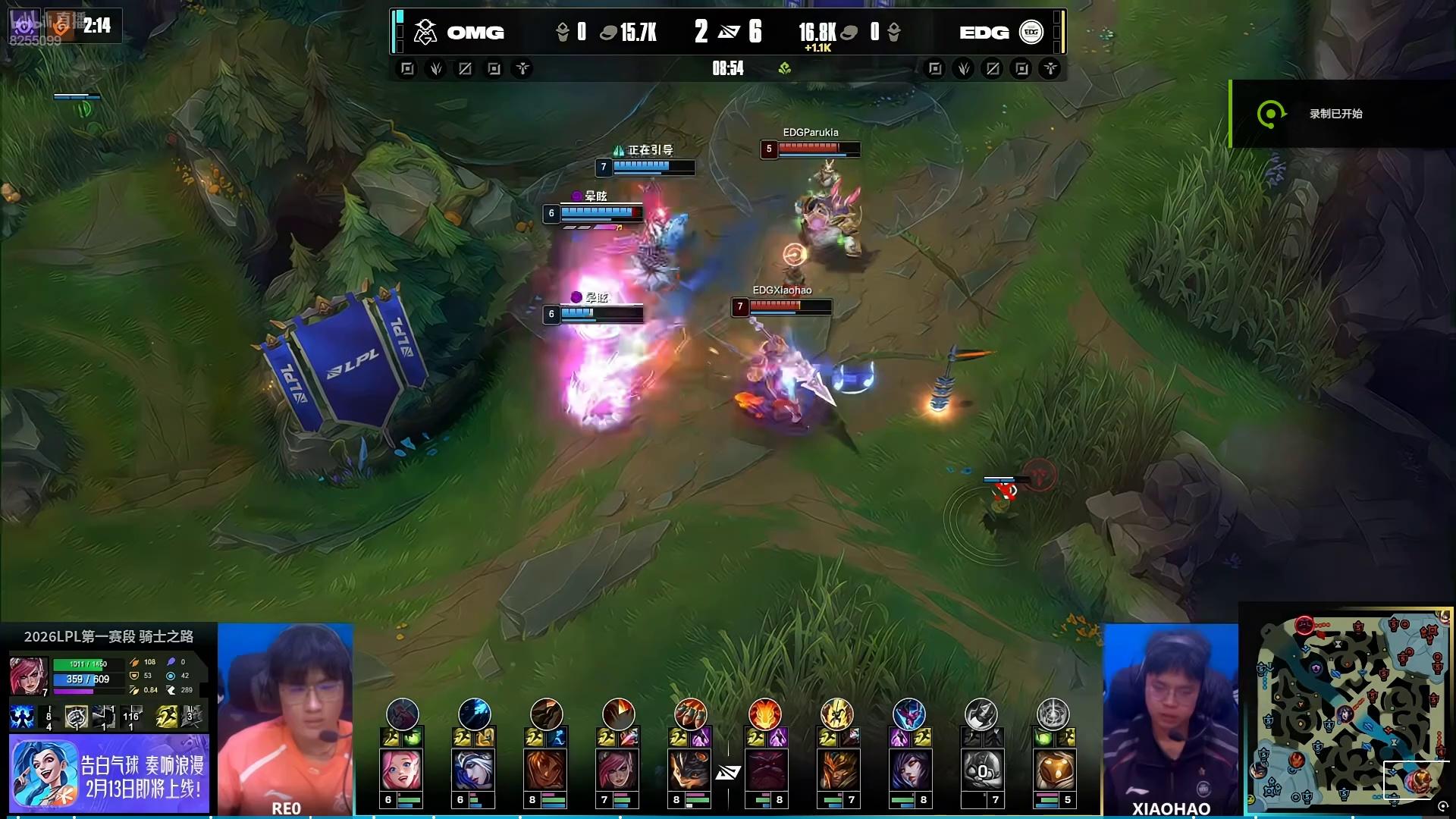Select Seraphine's portrait in the champion bar
1456x819 pixels.
point(402,770)
